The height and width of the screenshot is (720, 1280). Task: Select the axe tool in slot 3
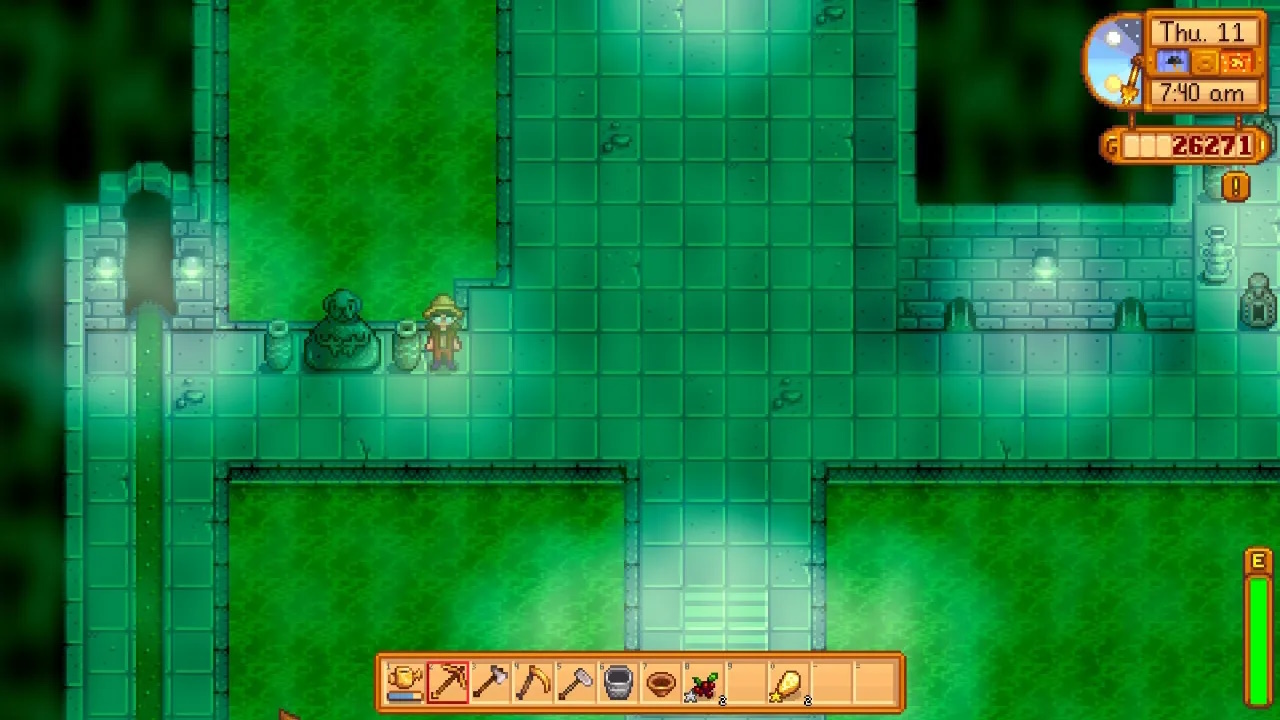(490, 683)
